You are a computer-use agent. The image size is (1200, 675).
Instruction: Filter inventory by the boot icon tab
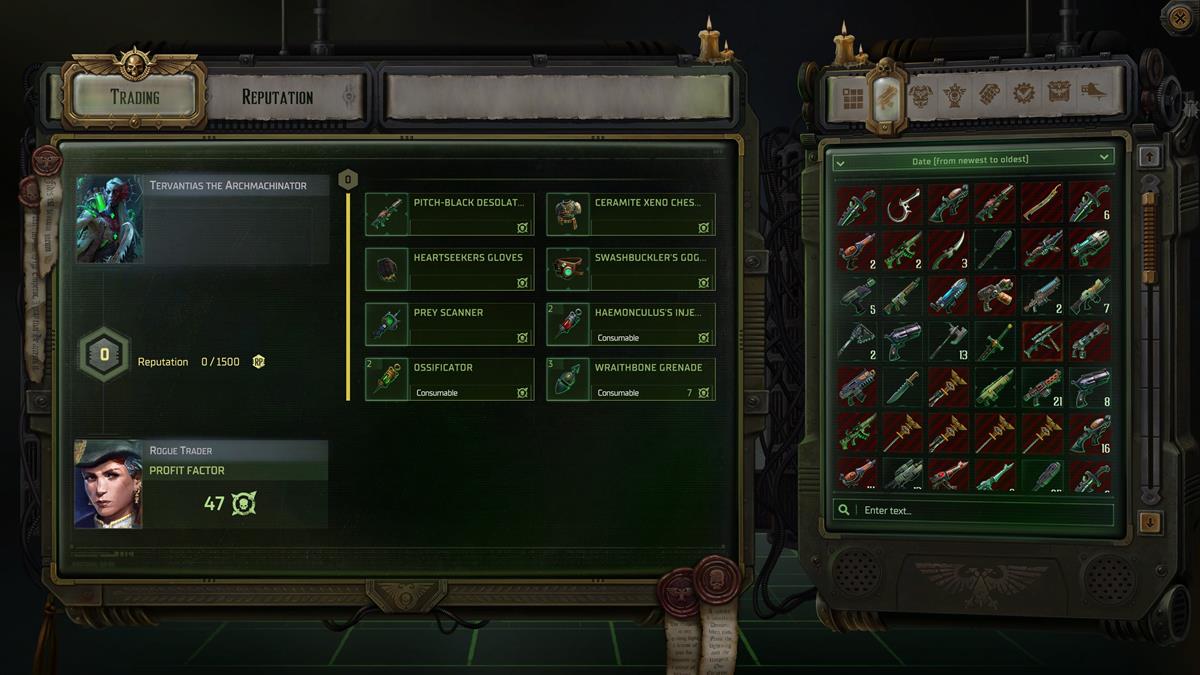(1093, 94)
